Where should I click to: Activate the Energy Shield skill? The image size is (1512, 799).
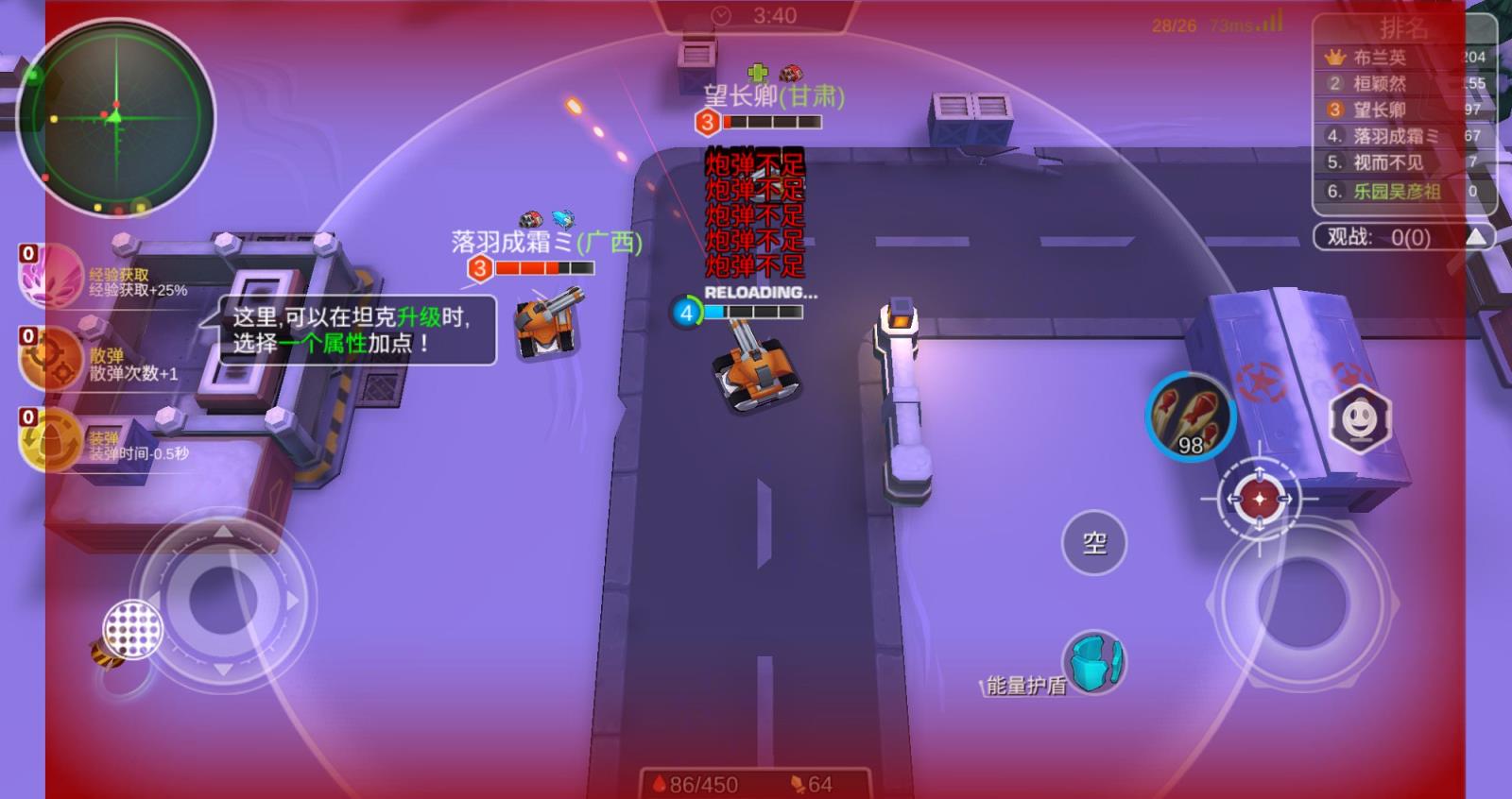(x=1094, y=662)
